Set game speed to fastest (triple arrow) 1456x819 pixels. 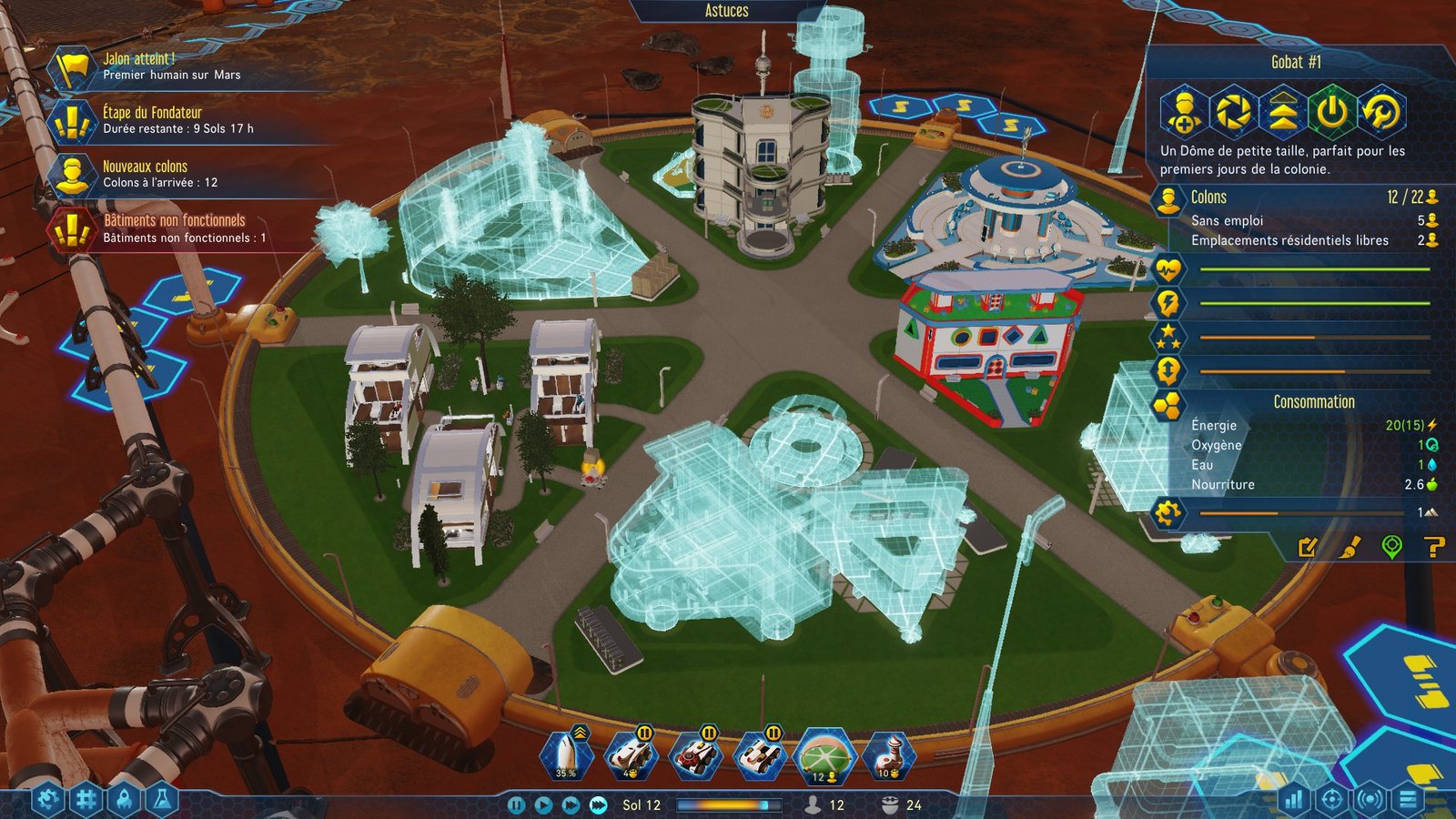click(598, 805)
